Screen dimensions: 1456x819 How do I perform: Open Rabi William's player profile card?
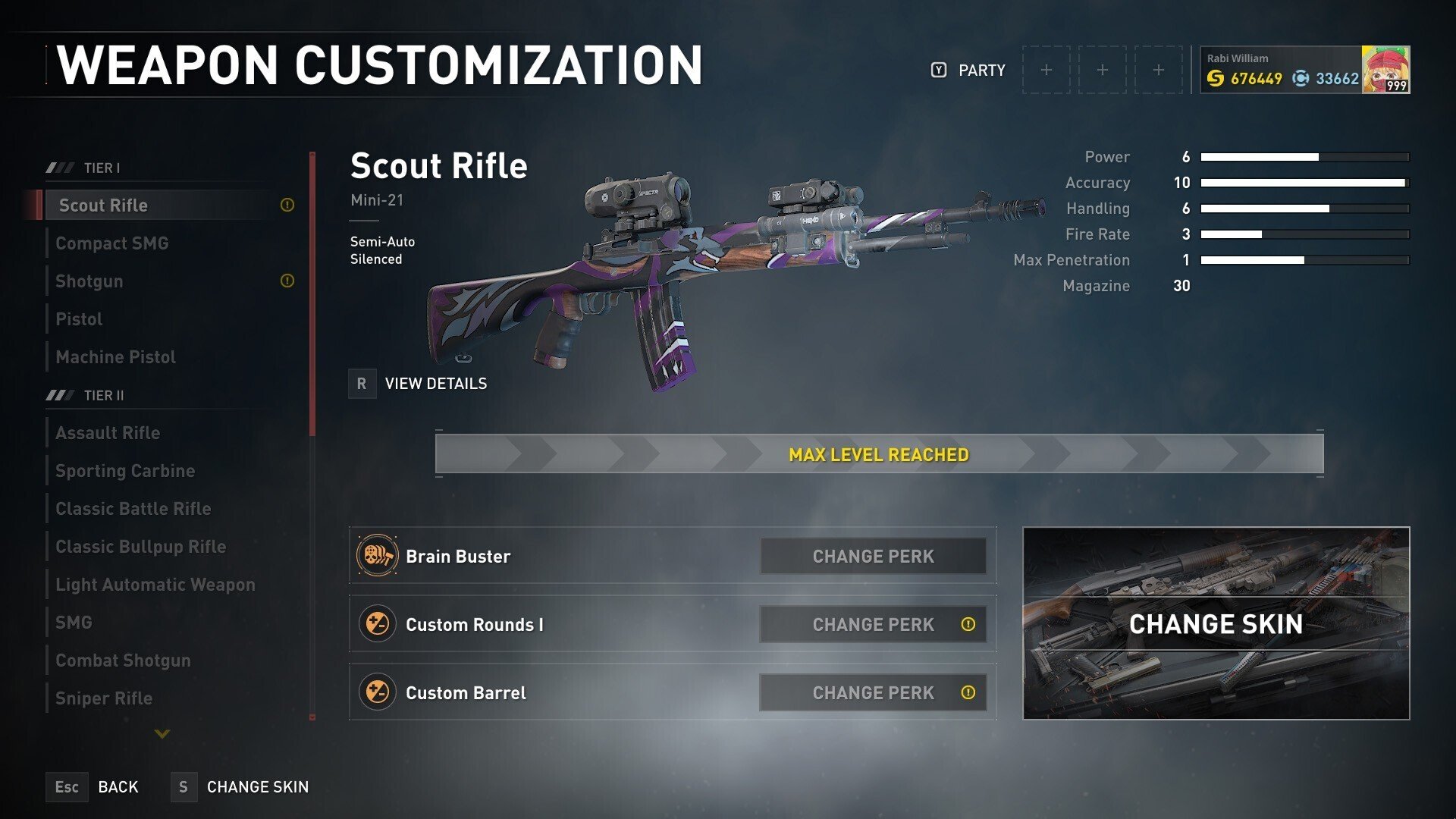pyautogui.click(x=1304, y=70)
